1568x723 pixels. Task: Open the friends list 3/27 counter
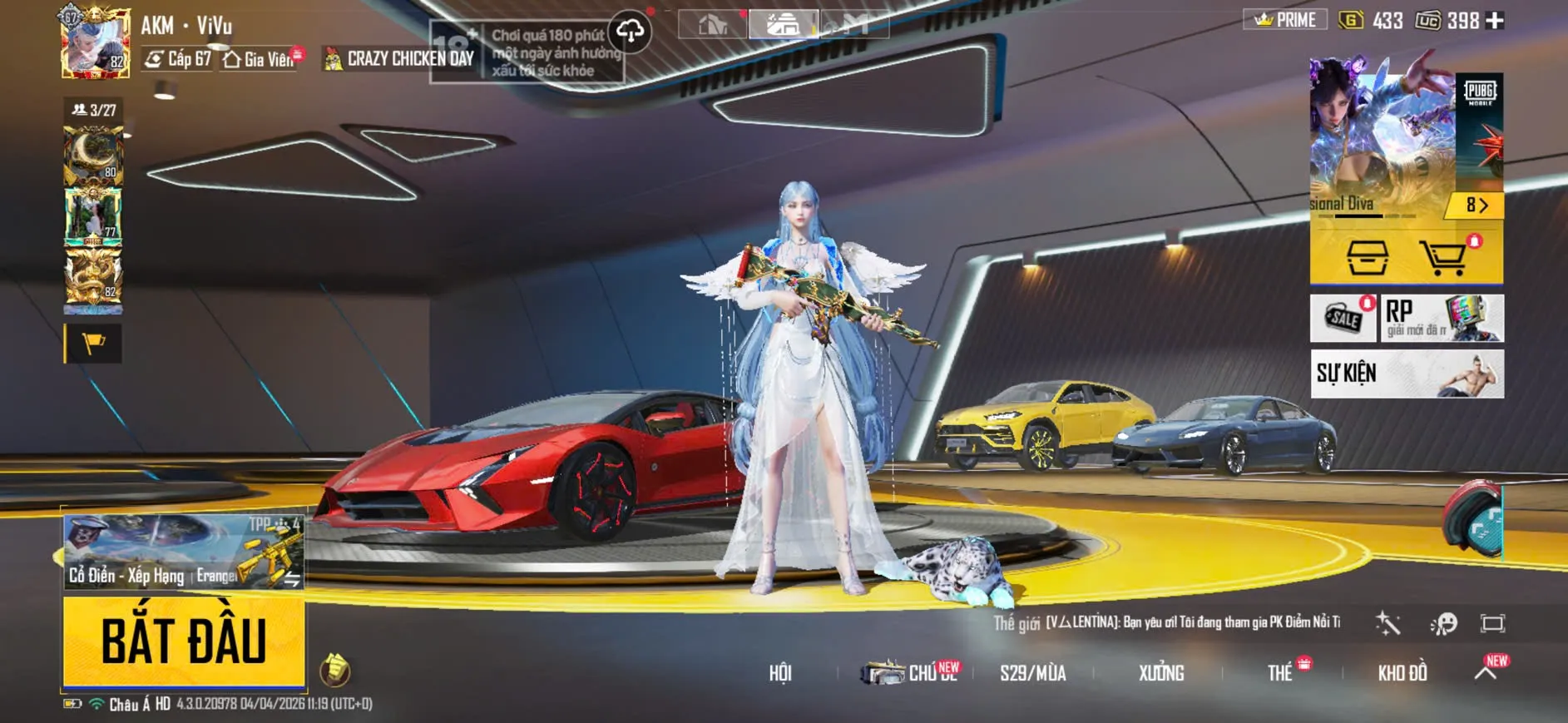pyautogui.click(x=94, y=110)
